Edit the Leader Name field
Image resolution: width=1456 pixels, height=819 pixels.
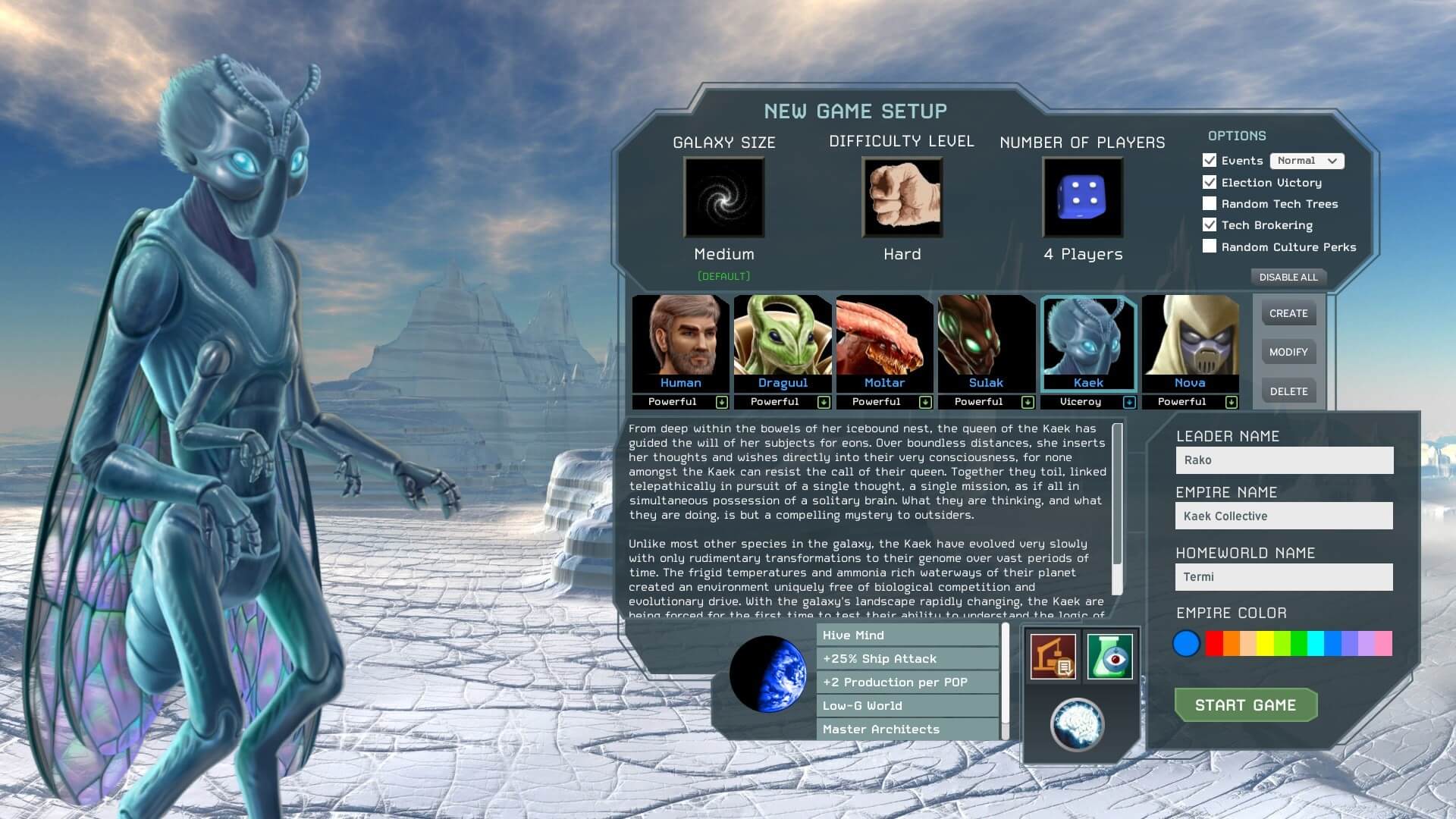(x=1284, y=460)
